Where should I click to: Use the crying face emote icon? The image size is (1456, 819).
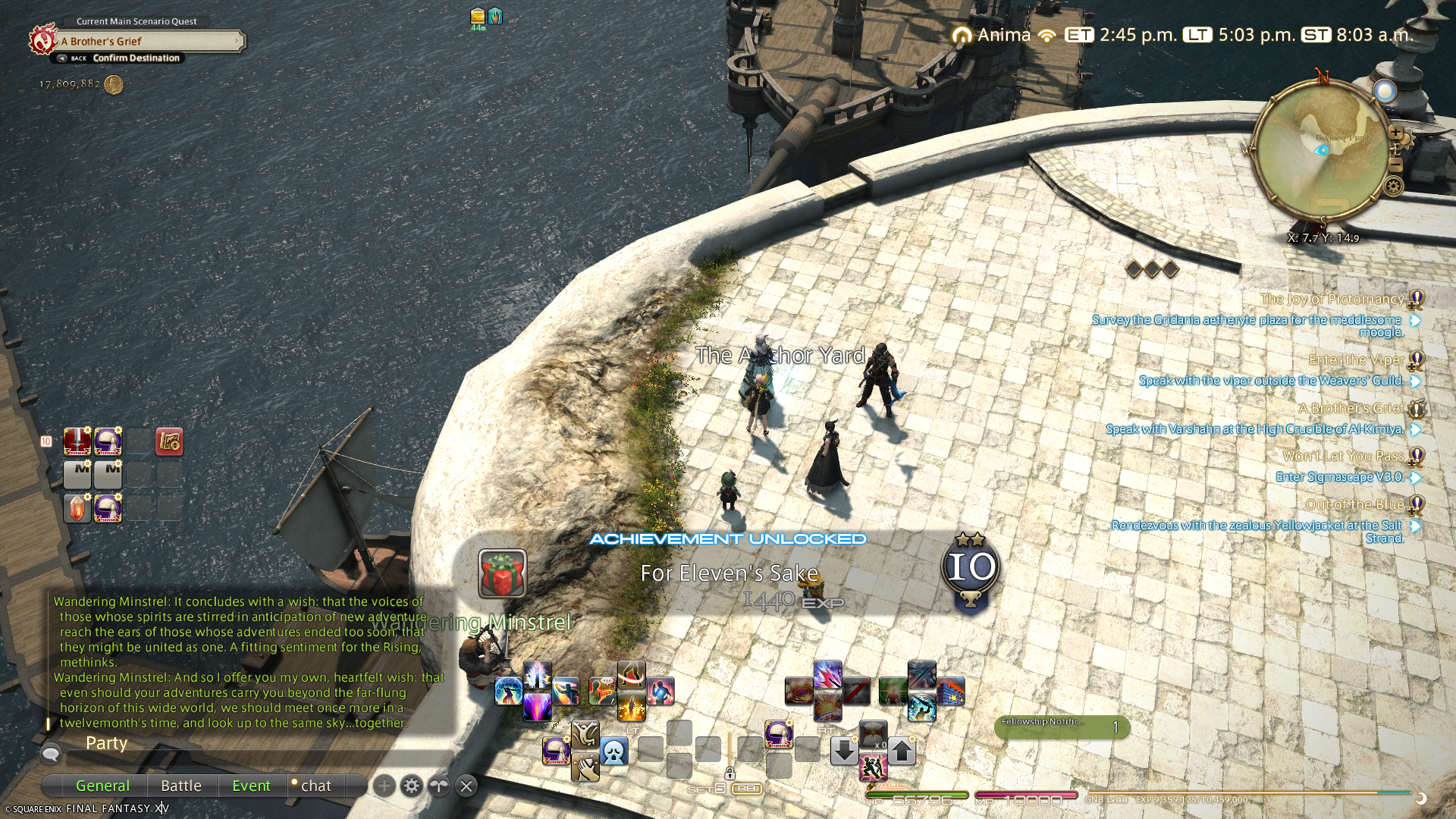(614, 752)
